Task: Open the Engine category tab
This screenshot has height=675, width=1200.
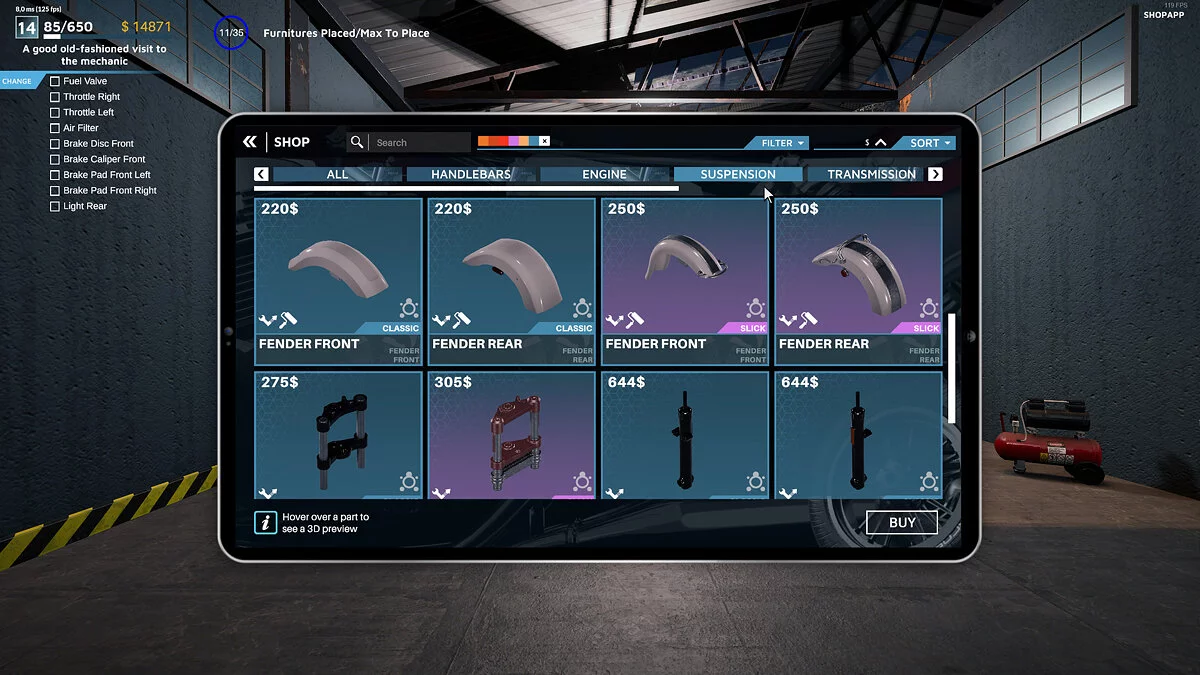Action: point(604,174)
